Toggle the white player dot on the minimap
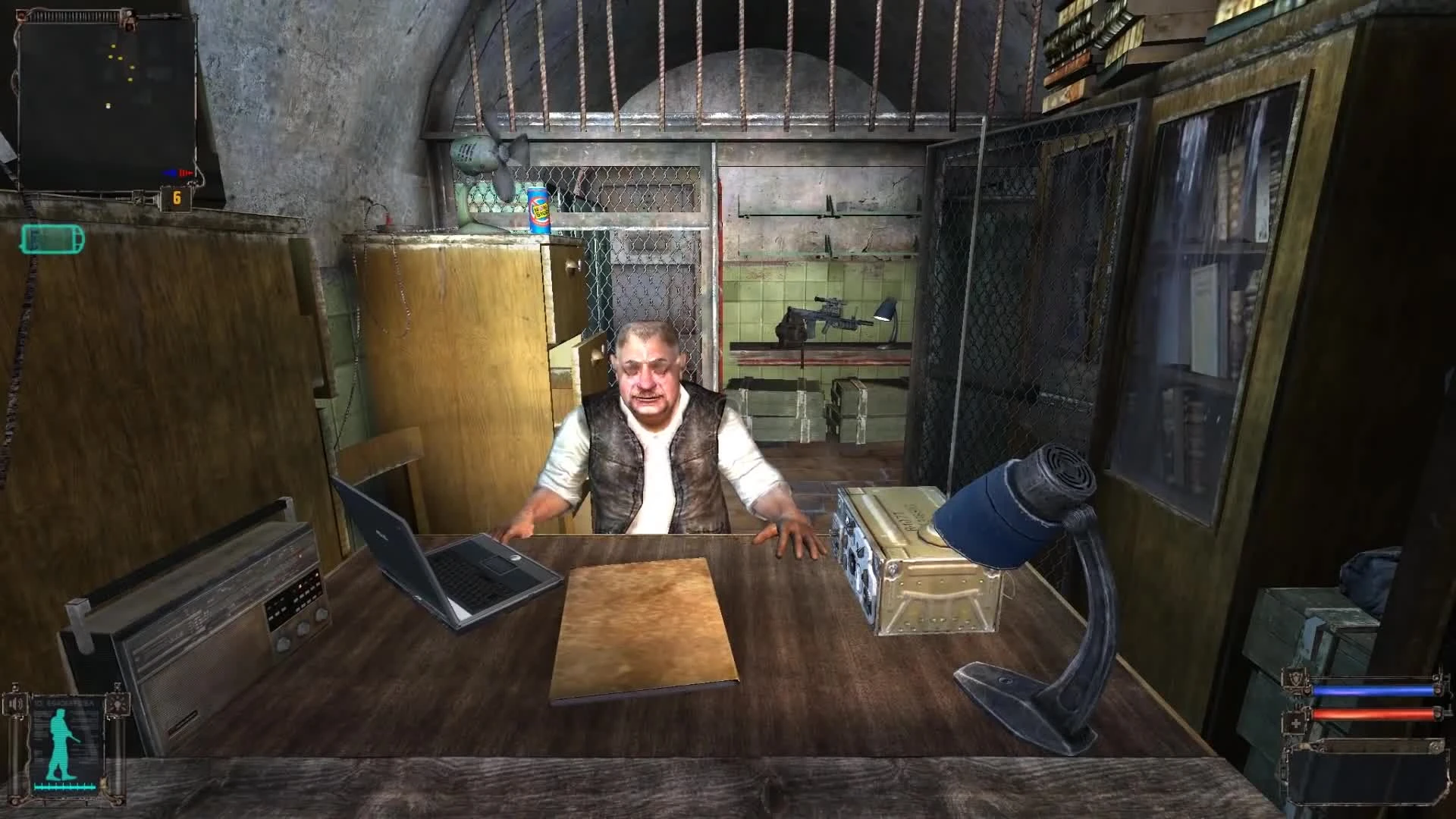The width and height of the screenshot is (1456, 819). [x=108, y=105]
